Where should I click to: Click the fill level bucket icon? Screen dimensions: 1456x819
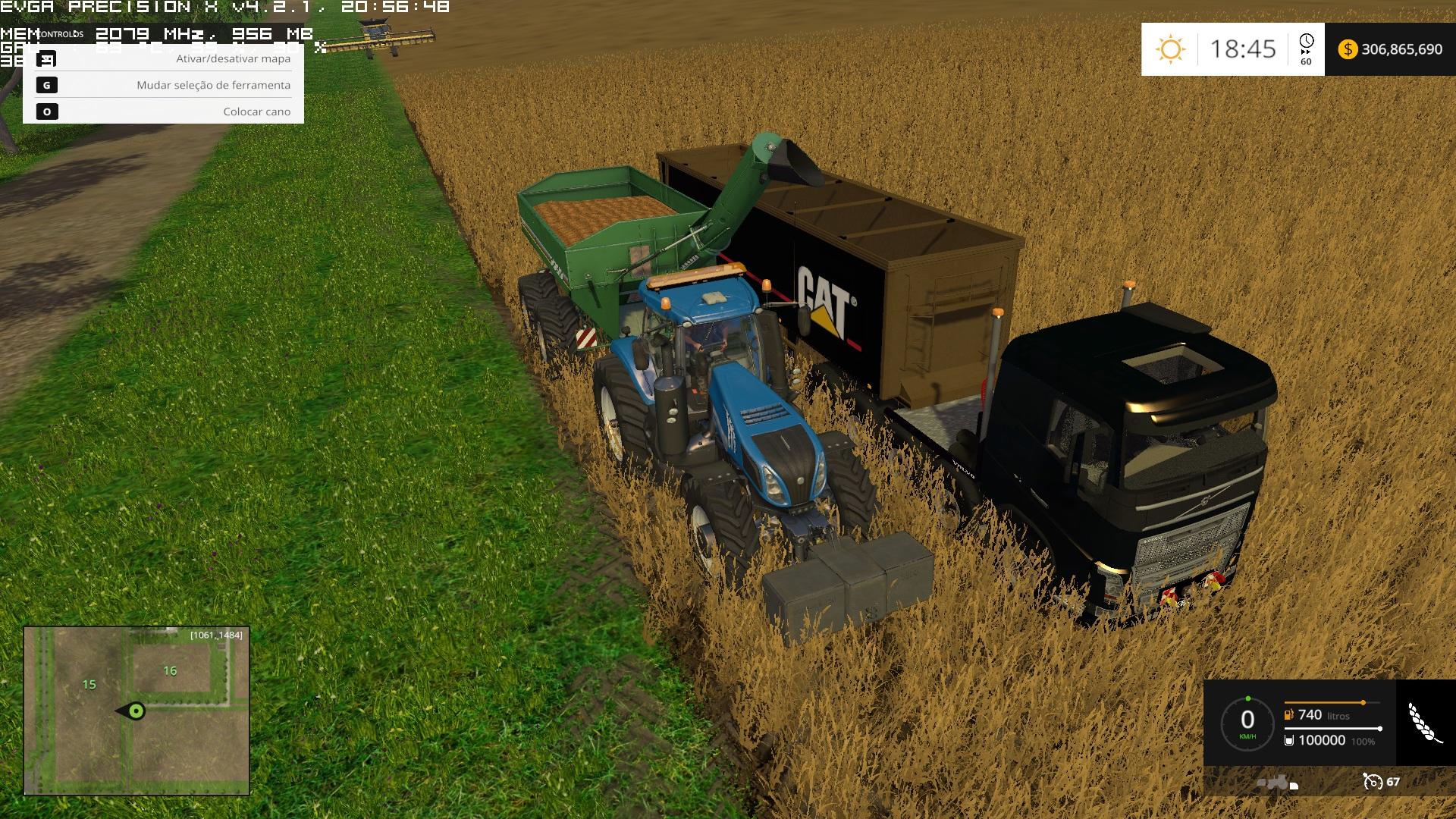[x=1291, y=741]
